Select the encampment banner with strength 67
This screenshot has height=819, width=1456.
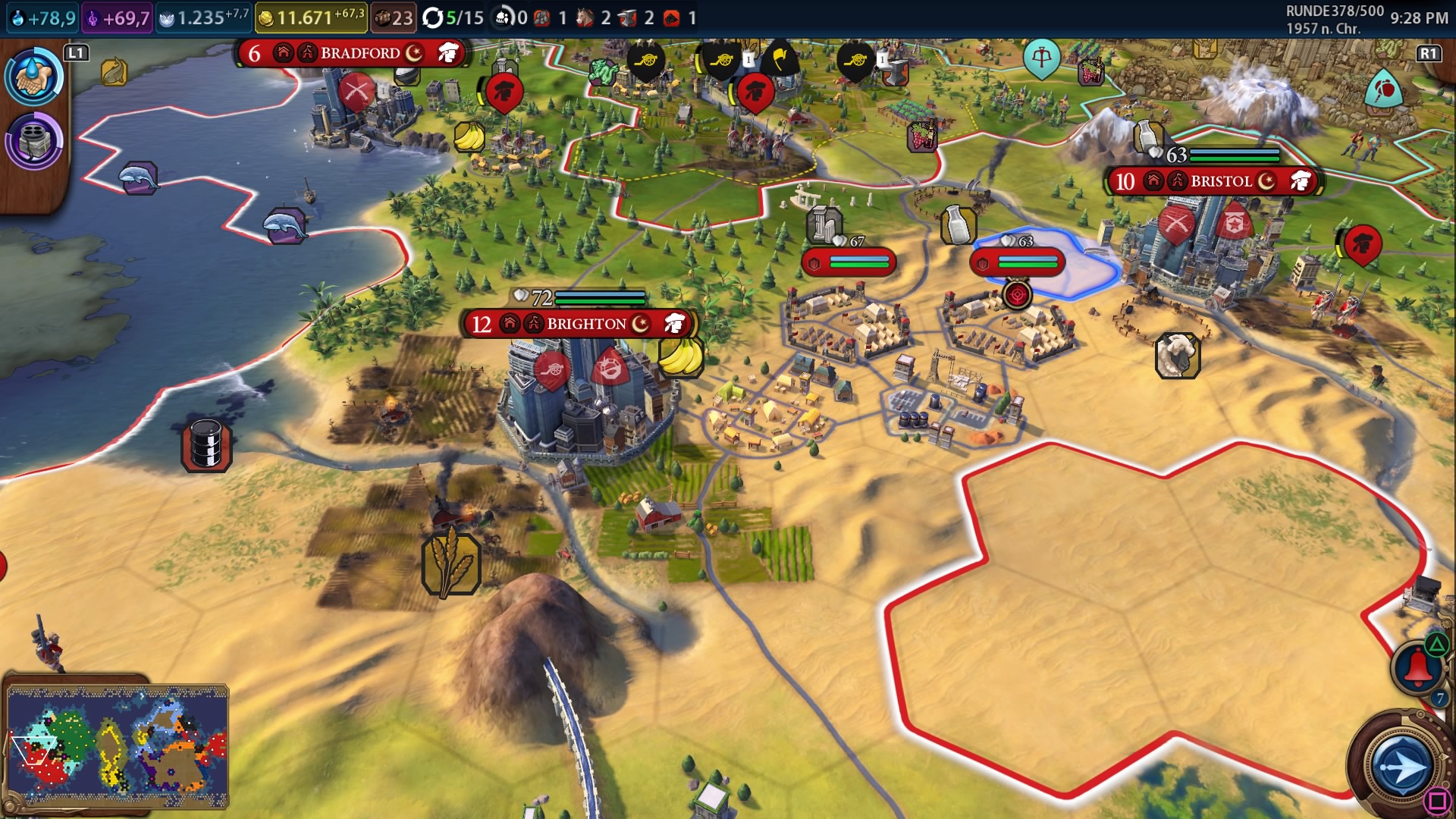click(849, 262)
